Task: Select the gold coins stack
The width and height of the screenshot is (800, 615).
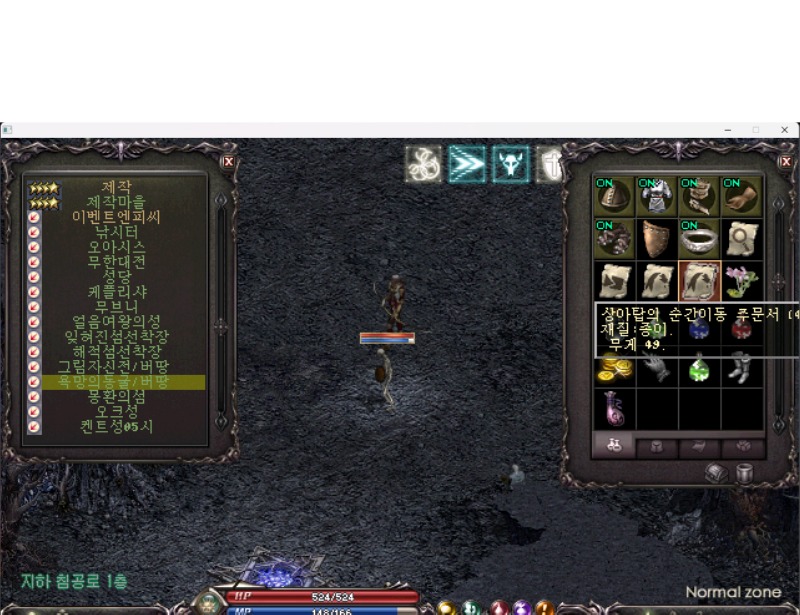Action: coord(614,368)
